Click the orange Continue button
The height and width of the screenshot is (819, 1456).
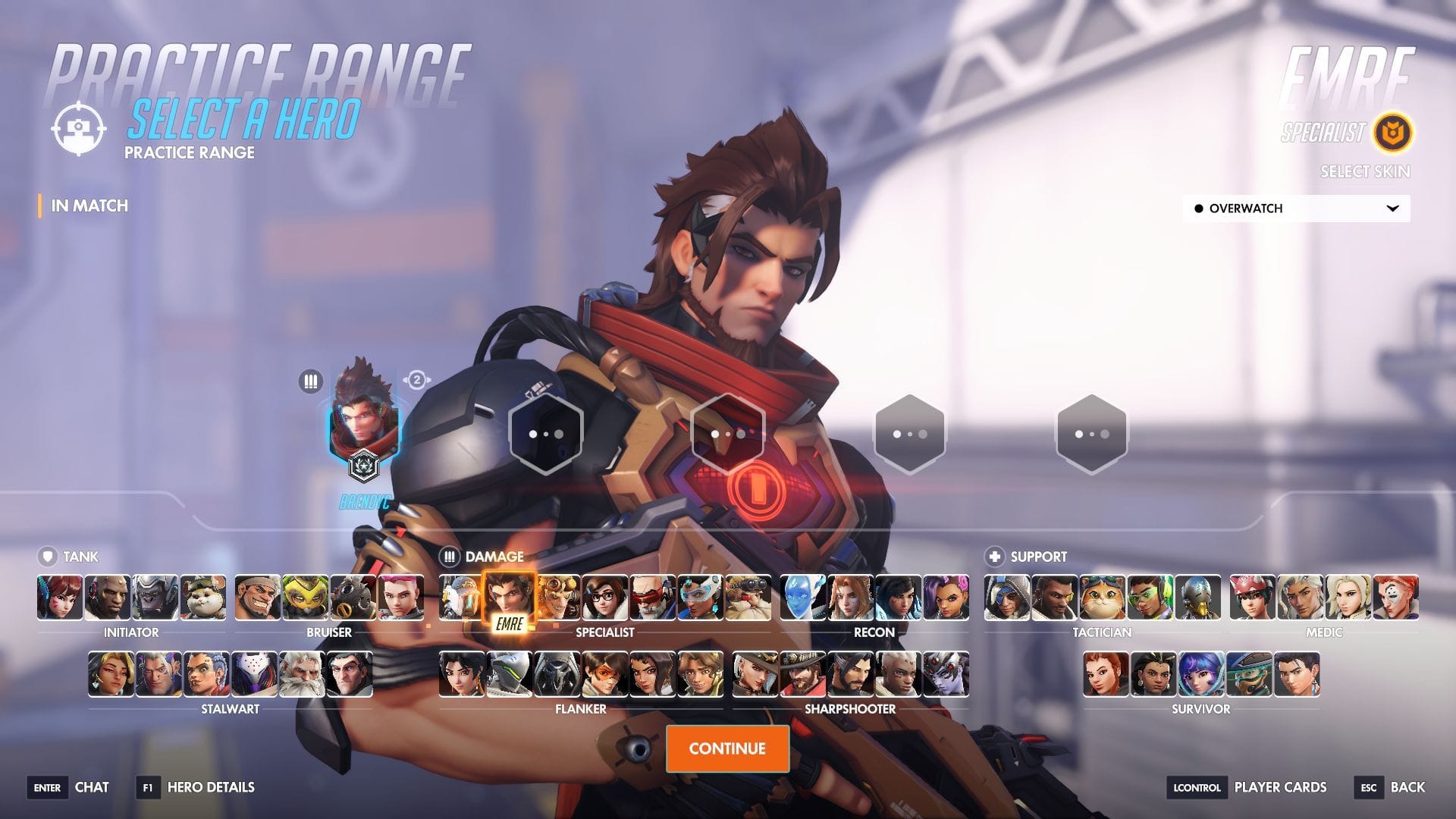tap(727, 748)
